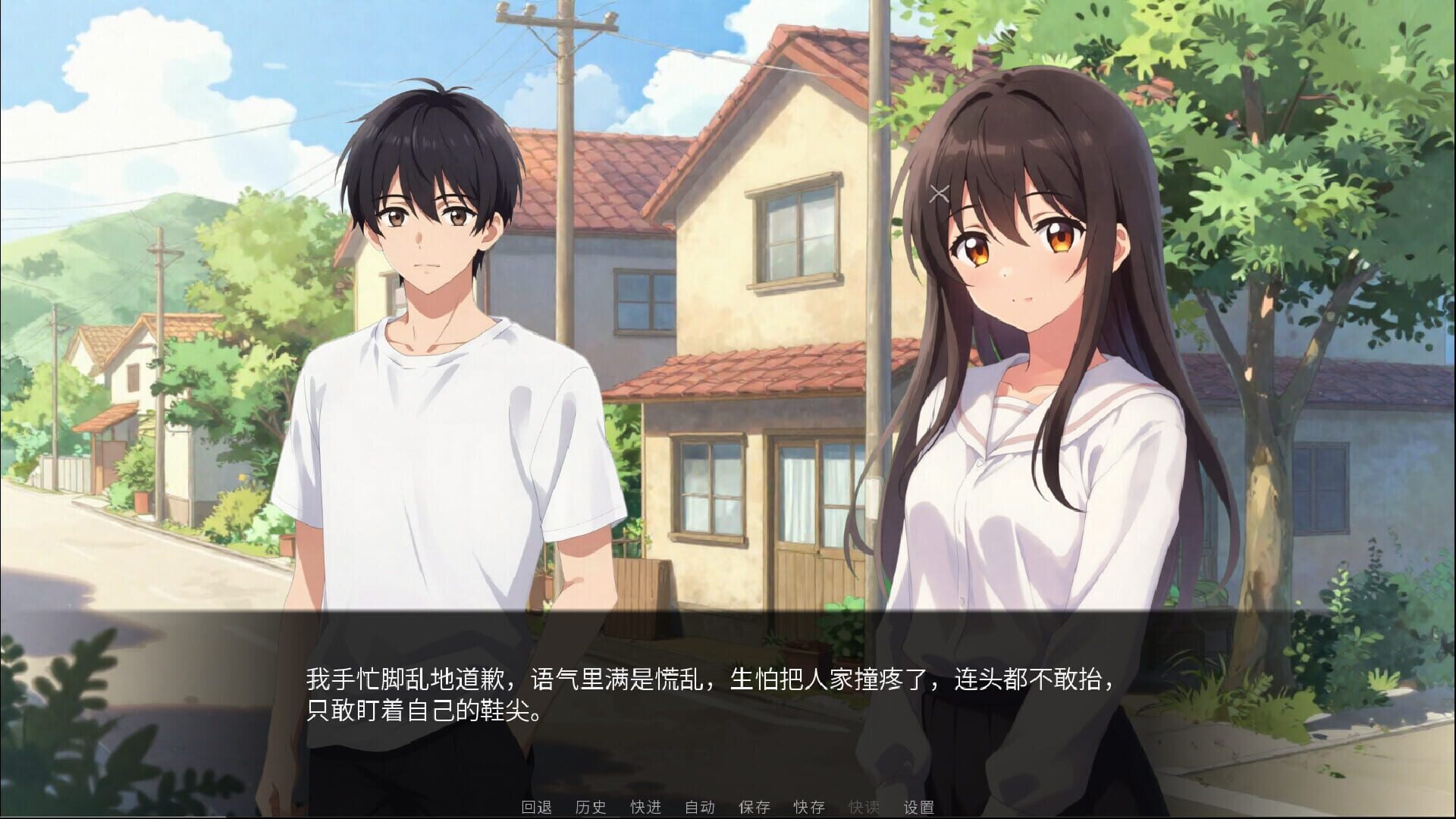Perform a 快存 quick save

811,808
